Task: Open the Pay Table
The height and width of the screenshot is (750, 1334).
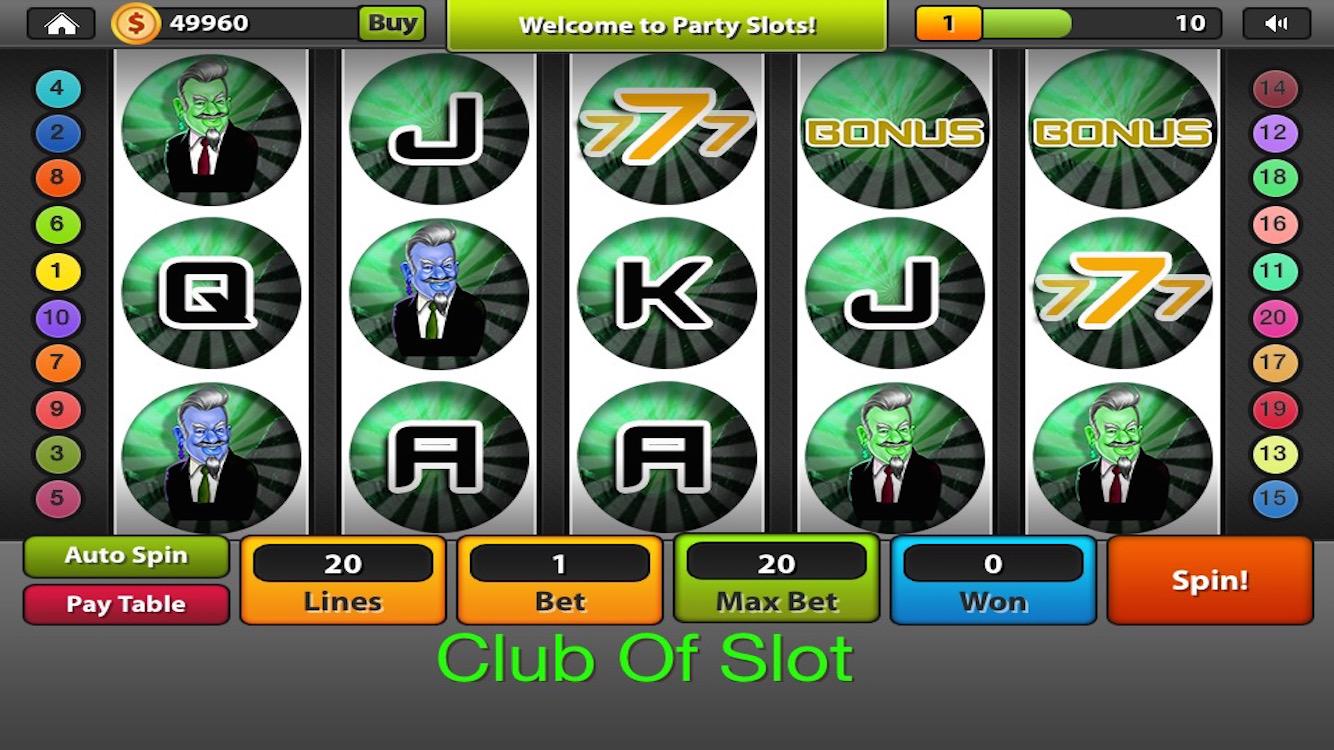Action: point(125,604)
